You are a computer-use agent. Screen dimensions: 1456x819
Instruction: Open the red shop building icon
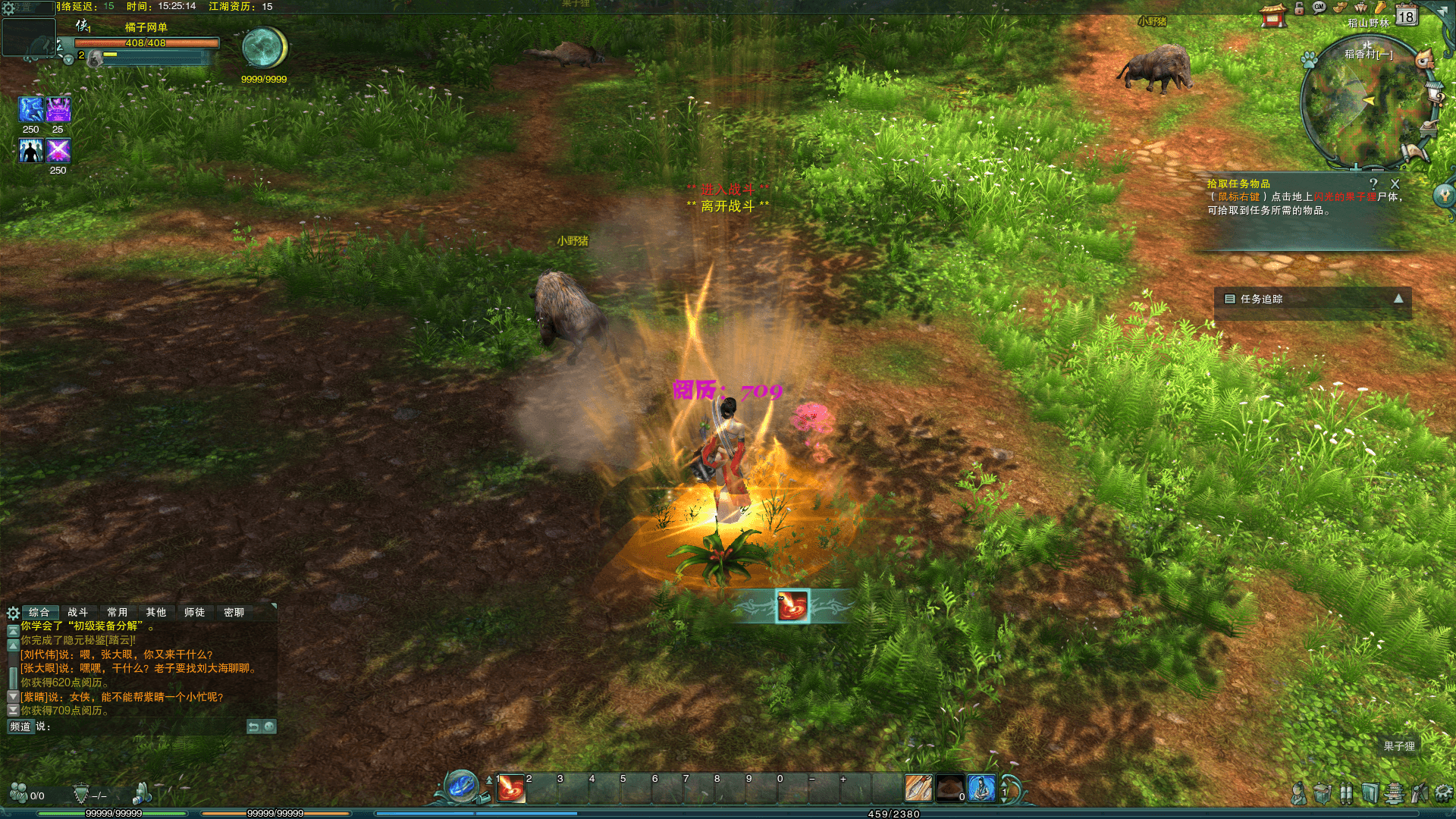[1273, 15]
